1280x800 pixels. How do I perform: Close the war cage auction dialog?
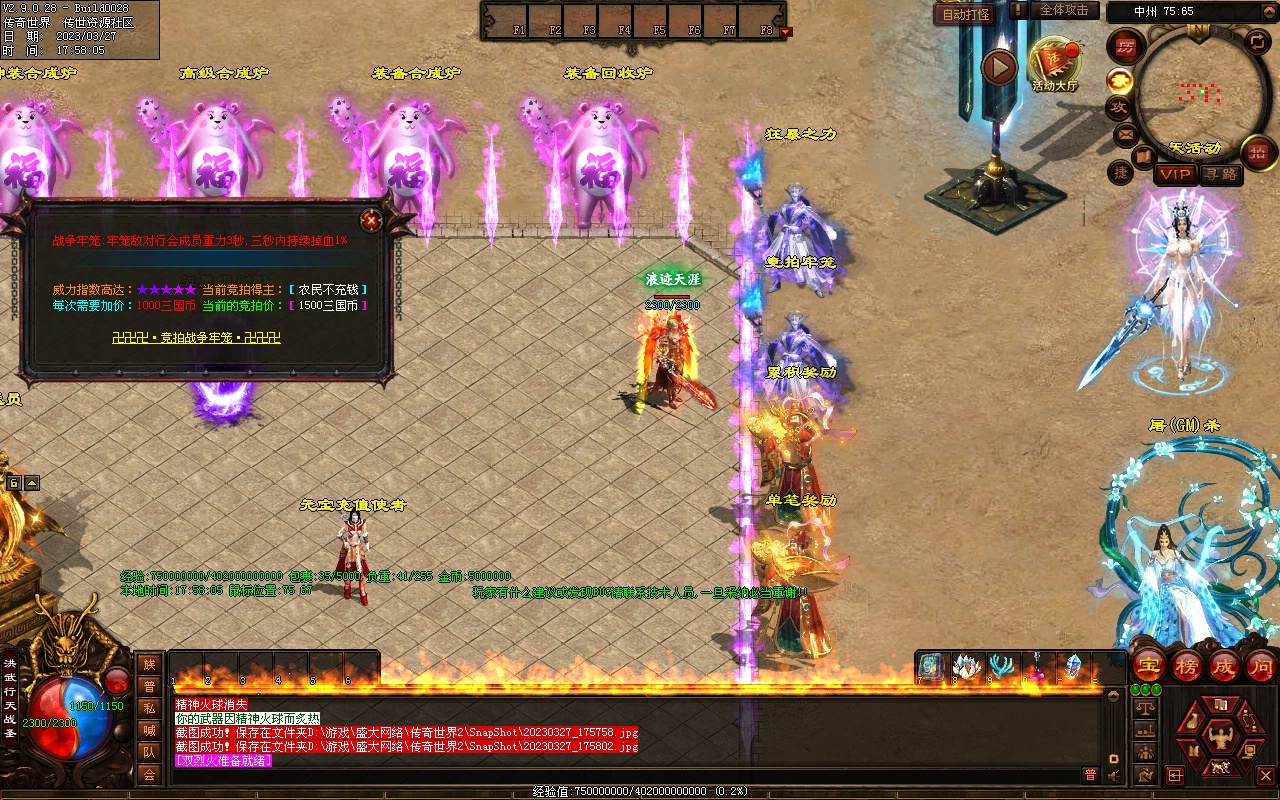pyautogui.click(x=371, y=220)
